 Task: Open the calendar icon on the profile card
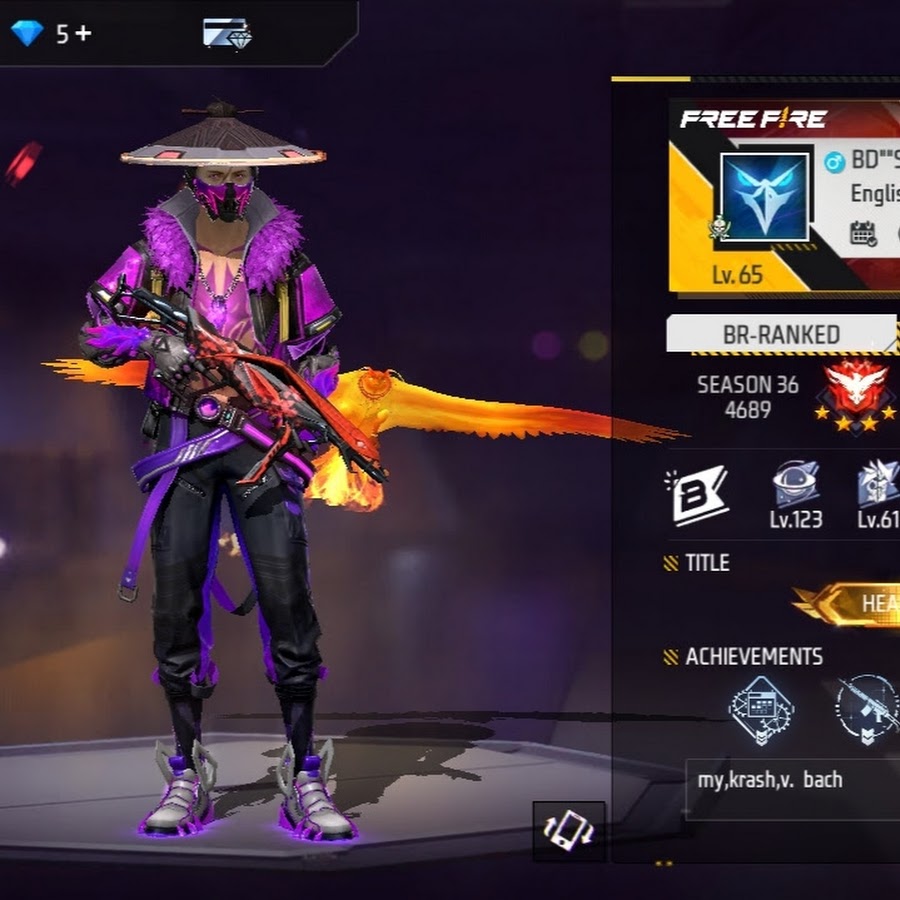(x=863, y=233)
